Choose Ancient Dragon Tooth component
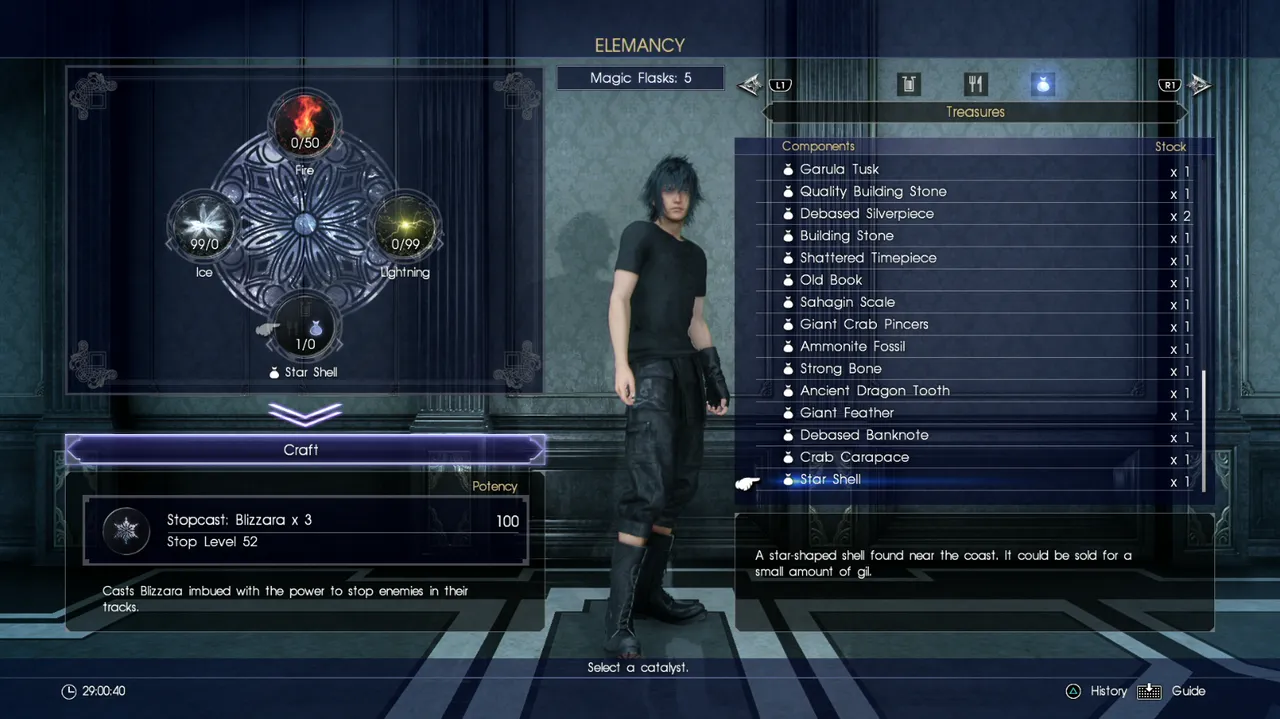This screenshot has height=719, width=1280. pyautogui.click(x=874, y=391)
